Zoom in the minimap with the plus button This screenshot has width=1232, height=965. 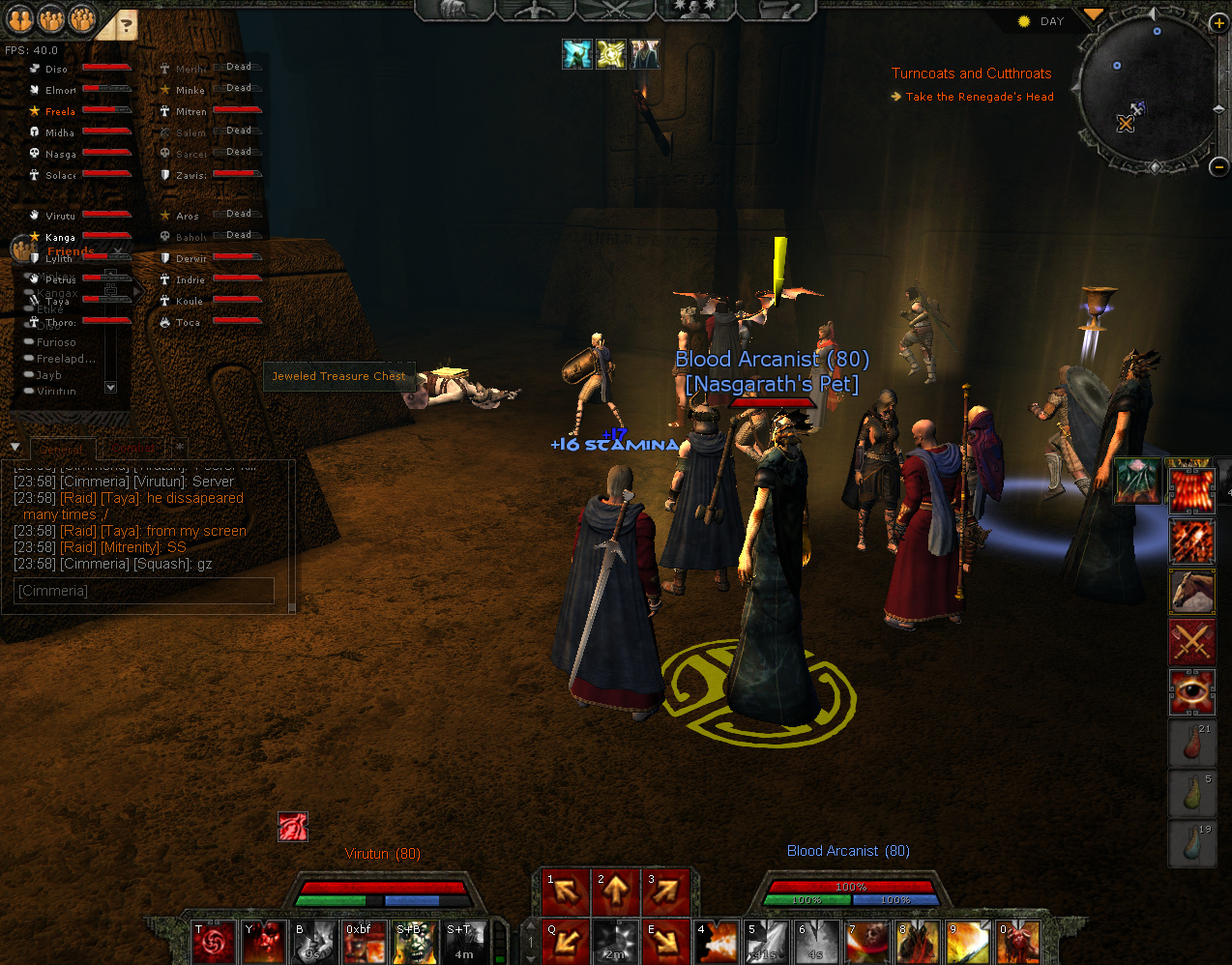[1218, 22]
